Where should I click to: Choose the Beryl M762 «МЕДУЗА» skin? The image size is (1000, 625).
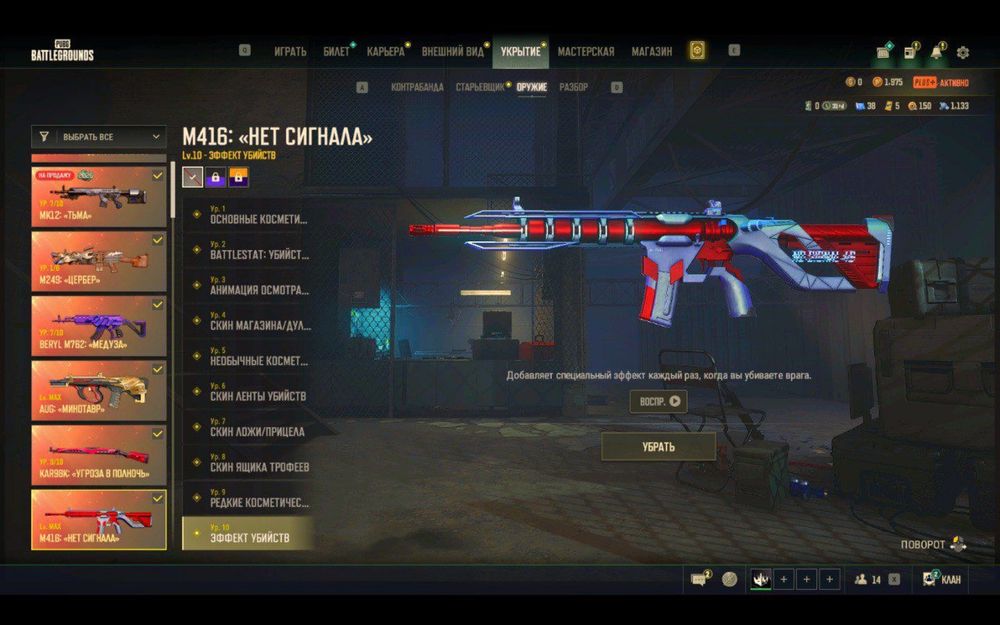pyautogui.click(x=99, y=326)
